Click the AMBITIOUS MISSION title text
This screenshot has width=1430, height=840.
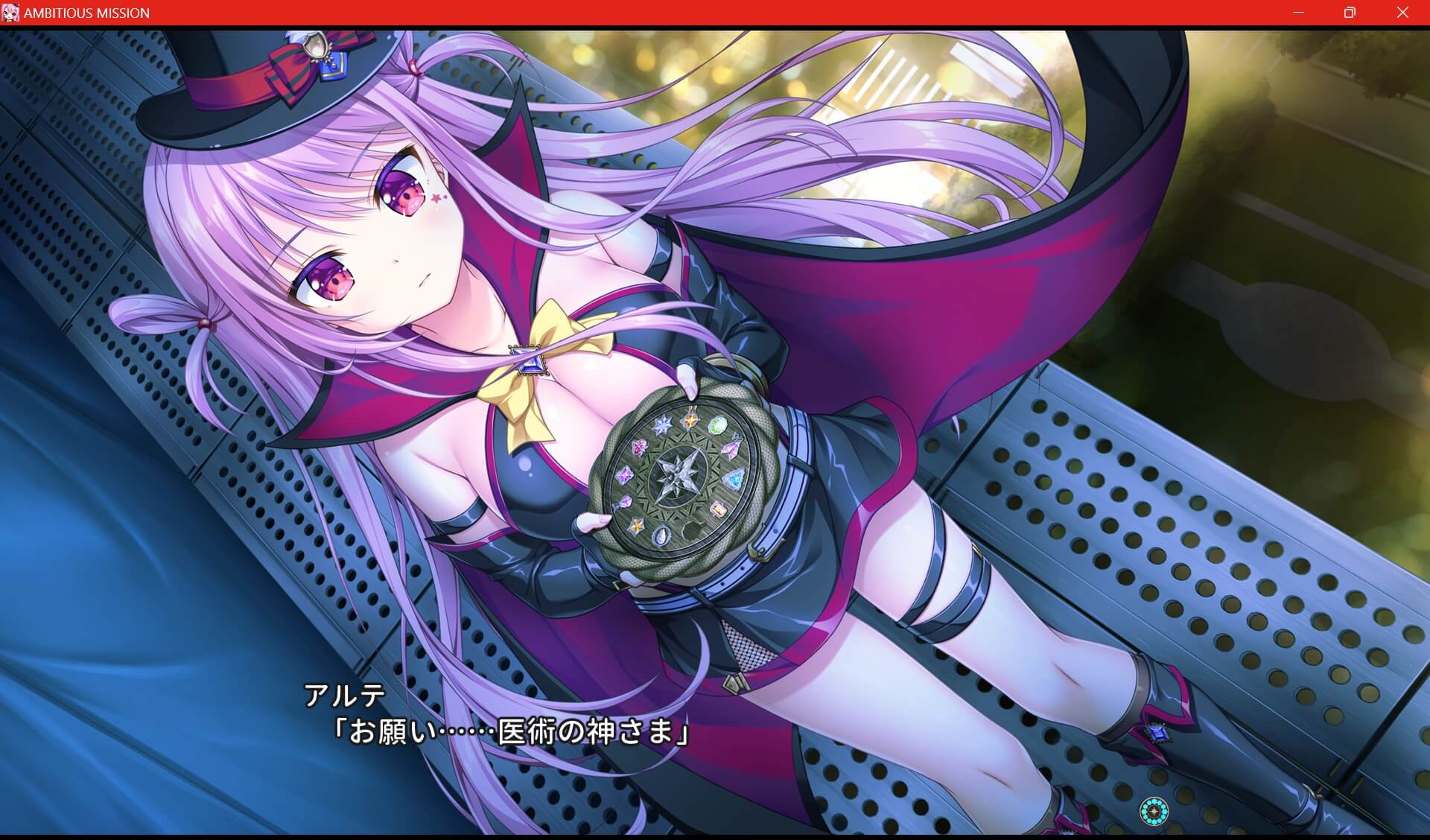tap(87, 12)
